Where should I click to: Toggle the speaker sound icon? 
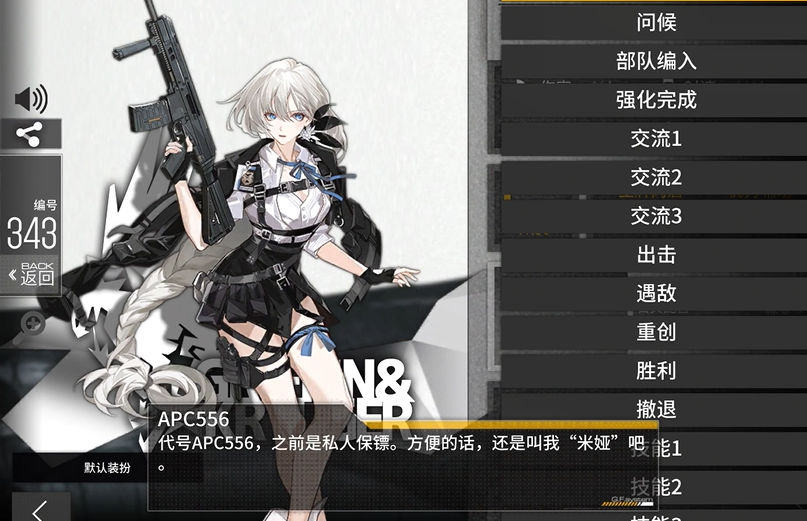tap(31, 99)
